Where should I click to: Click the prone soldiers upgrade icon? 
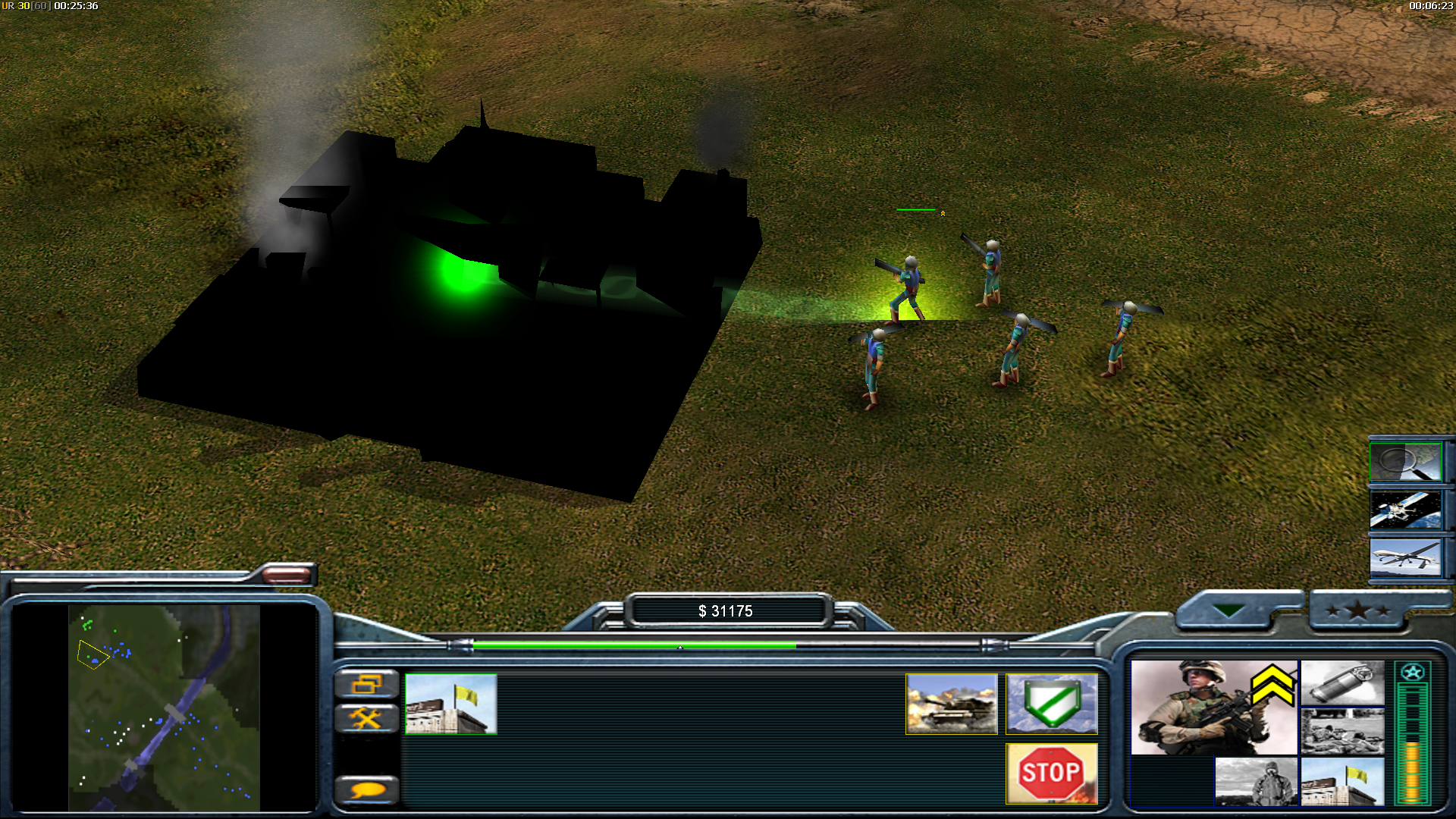coord(1342,731)
